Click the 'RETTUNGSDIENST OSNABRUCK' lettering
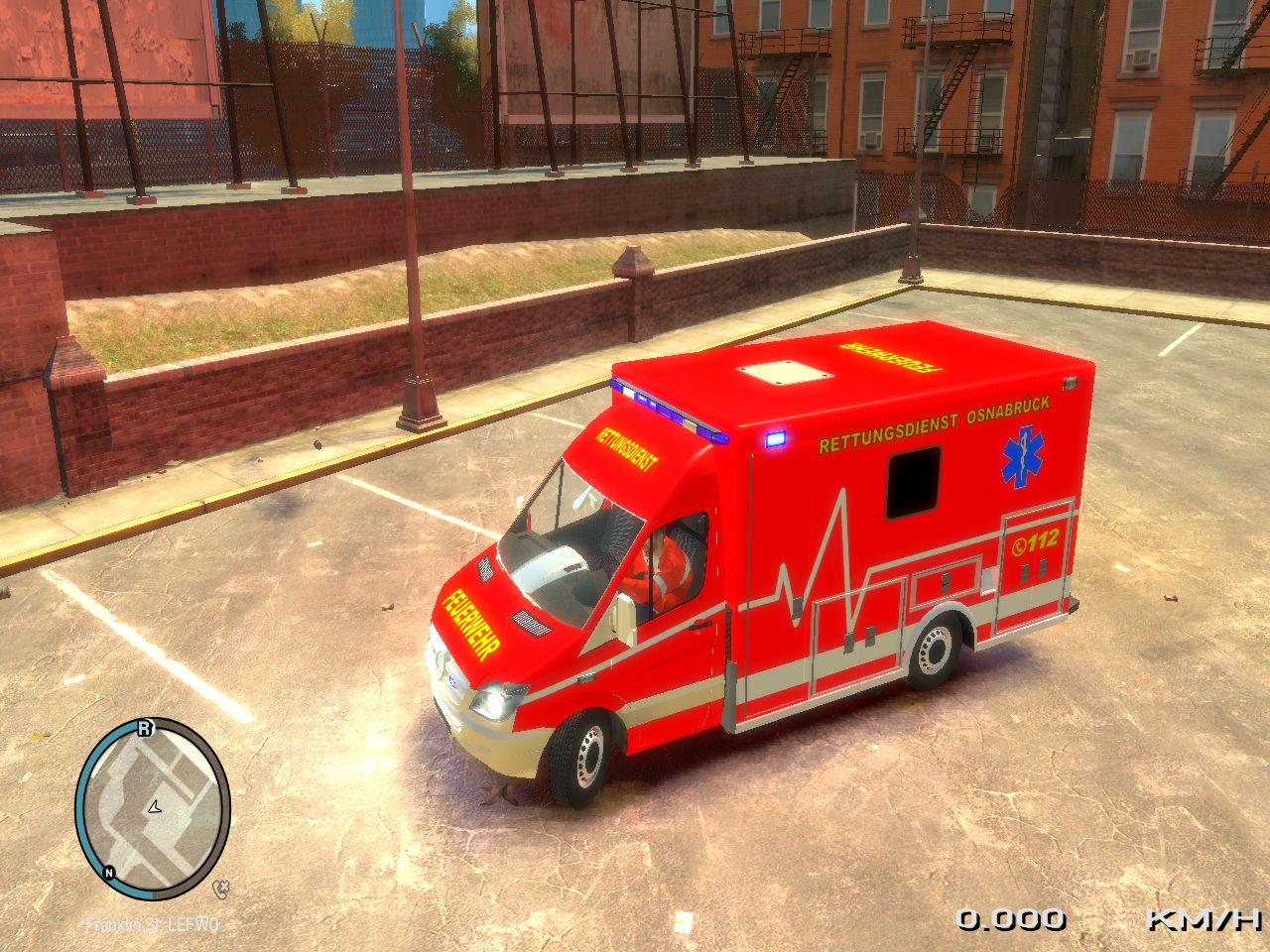 931,421
